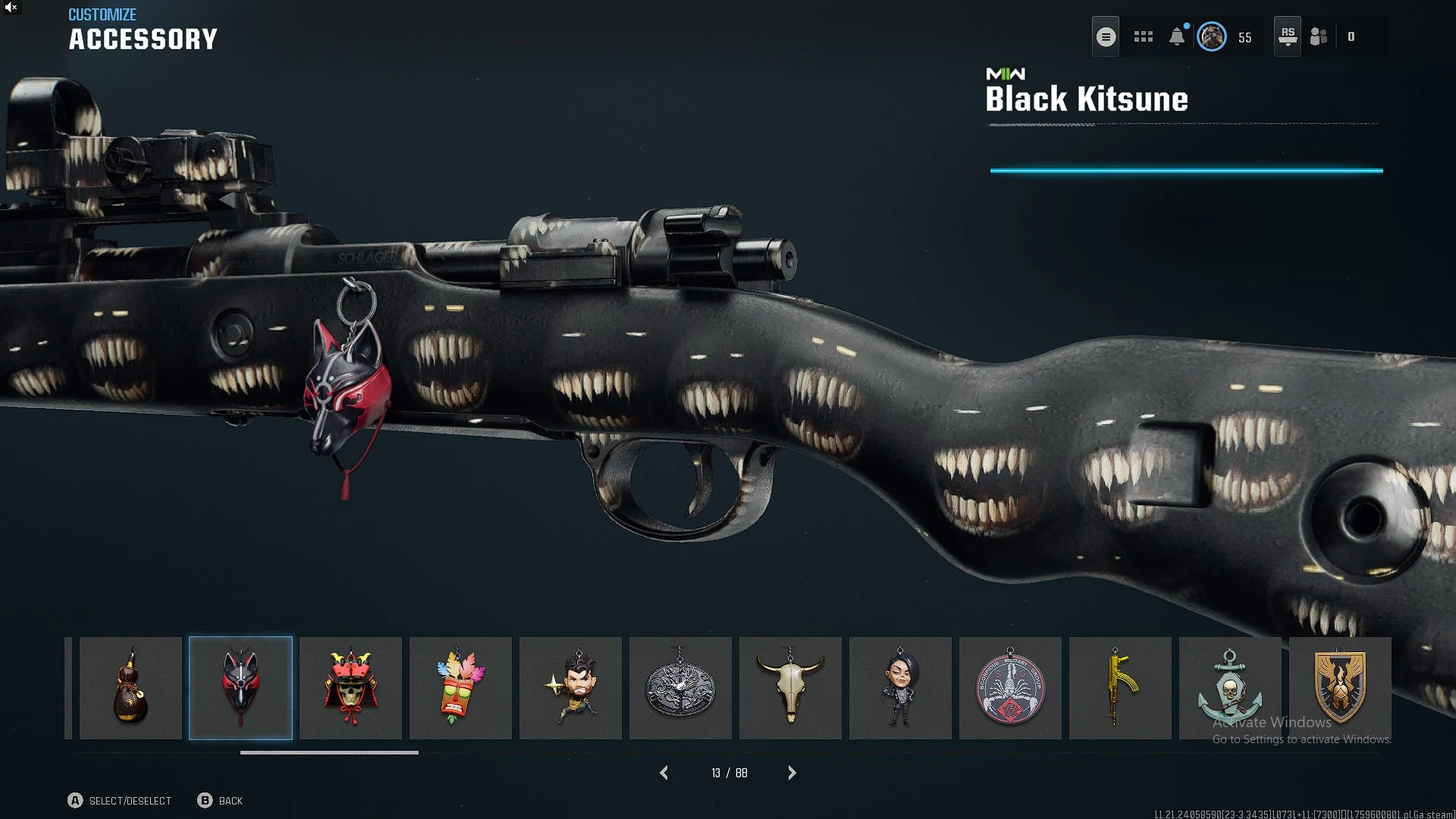
Task: Select the round silver medallion charm
Action: (680, 688)
